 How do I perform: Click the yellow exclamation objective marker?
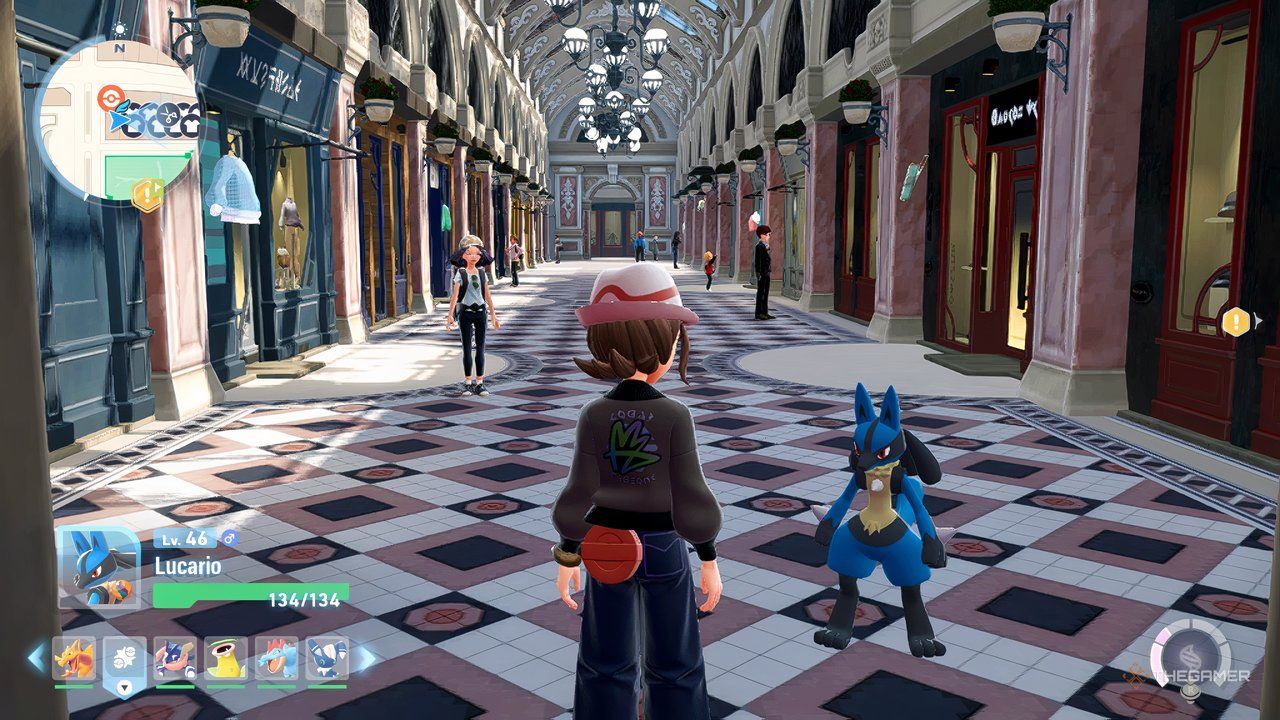(x=1236, y=321)
